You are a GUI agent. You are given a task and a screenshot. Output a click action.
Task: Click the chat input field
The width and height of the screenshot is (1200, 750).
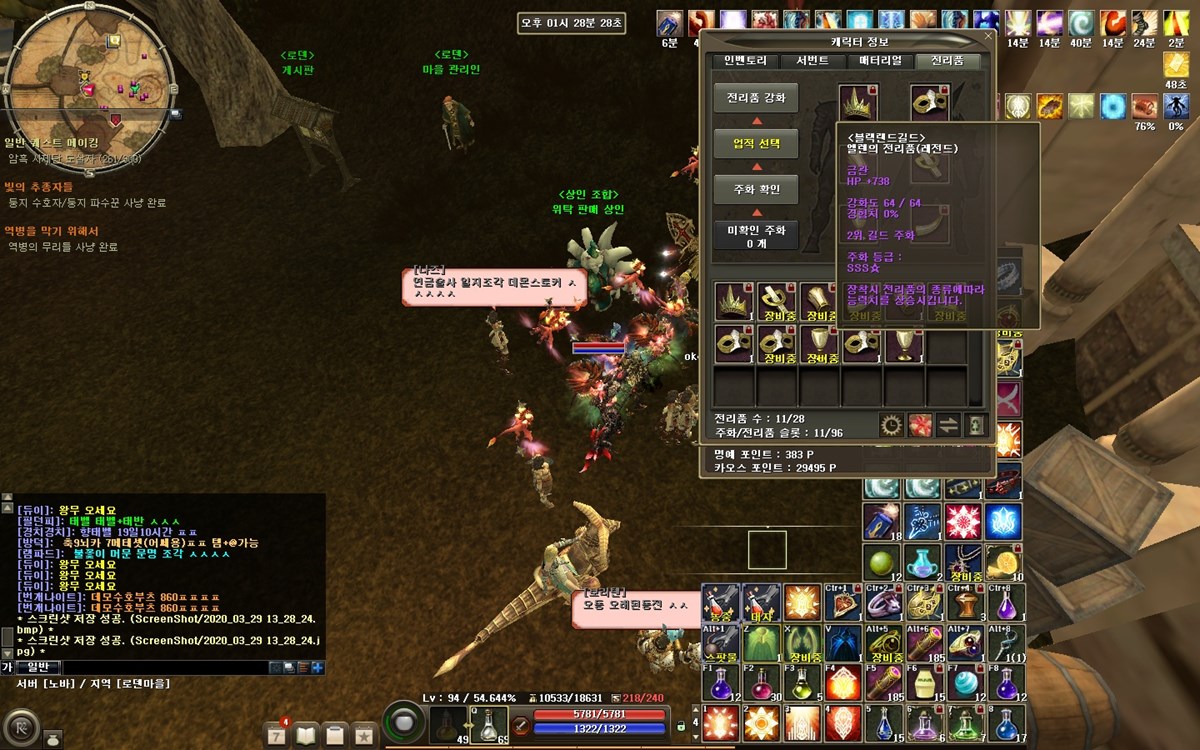[165, 667]
